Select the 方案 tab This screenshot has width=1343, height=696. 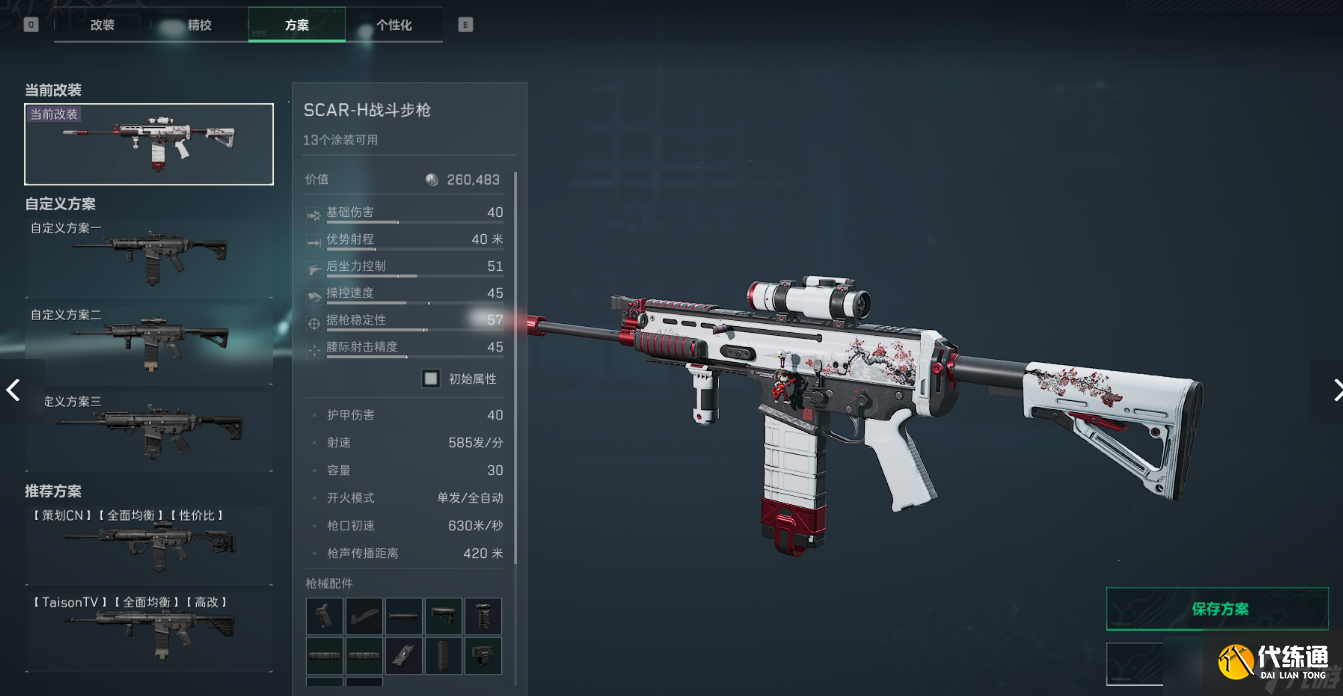(x=296, y=25)
